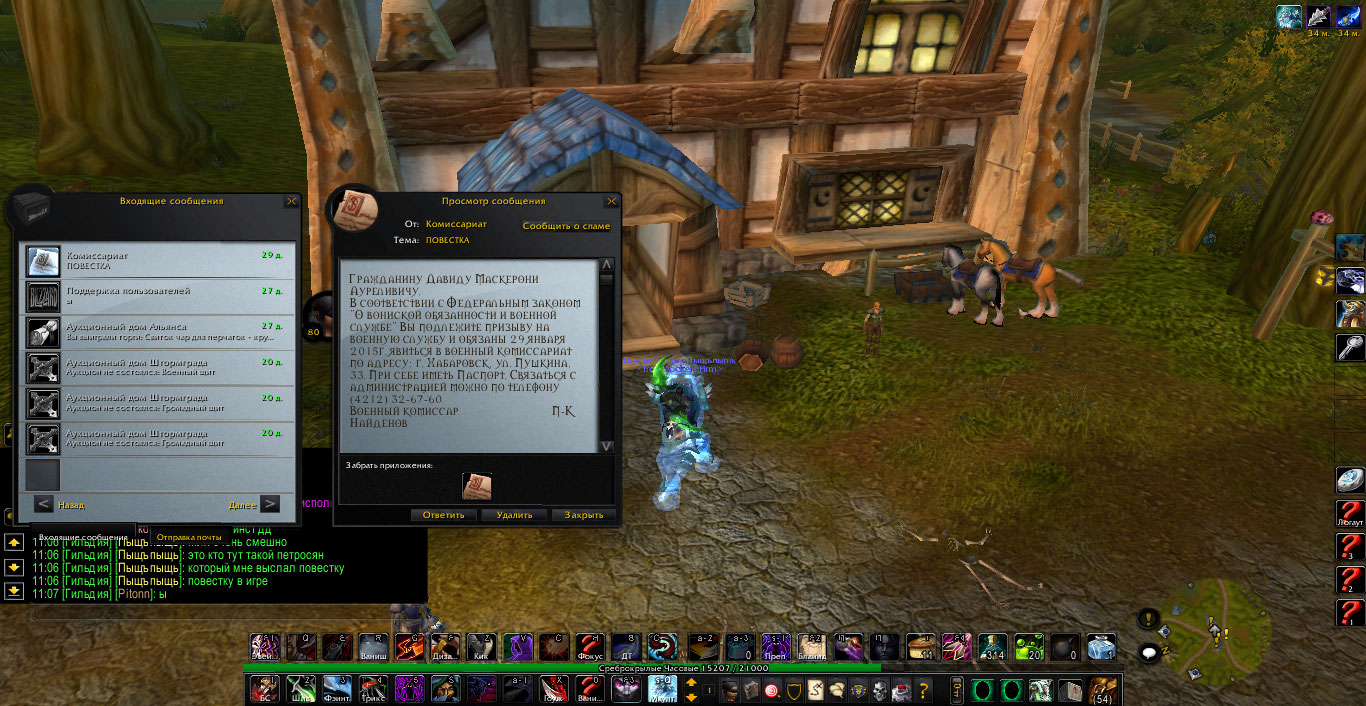Image resolution: width=1366 pixels, height=706 pixels.
Task: Select the Аукционный дом Альянса mail
Action: click(x=160, y=331)
